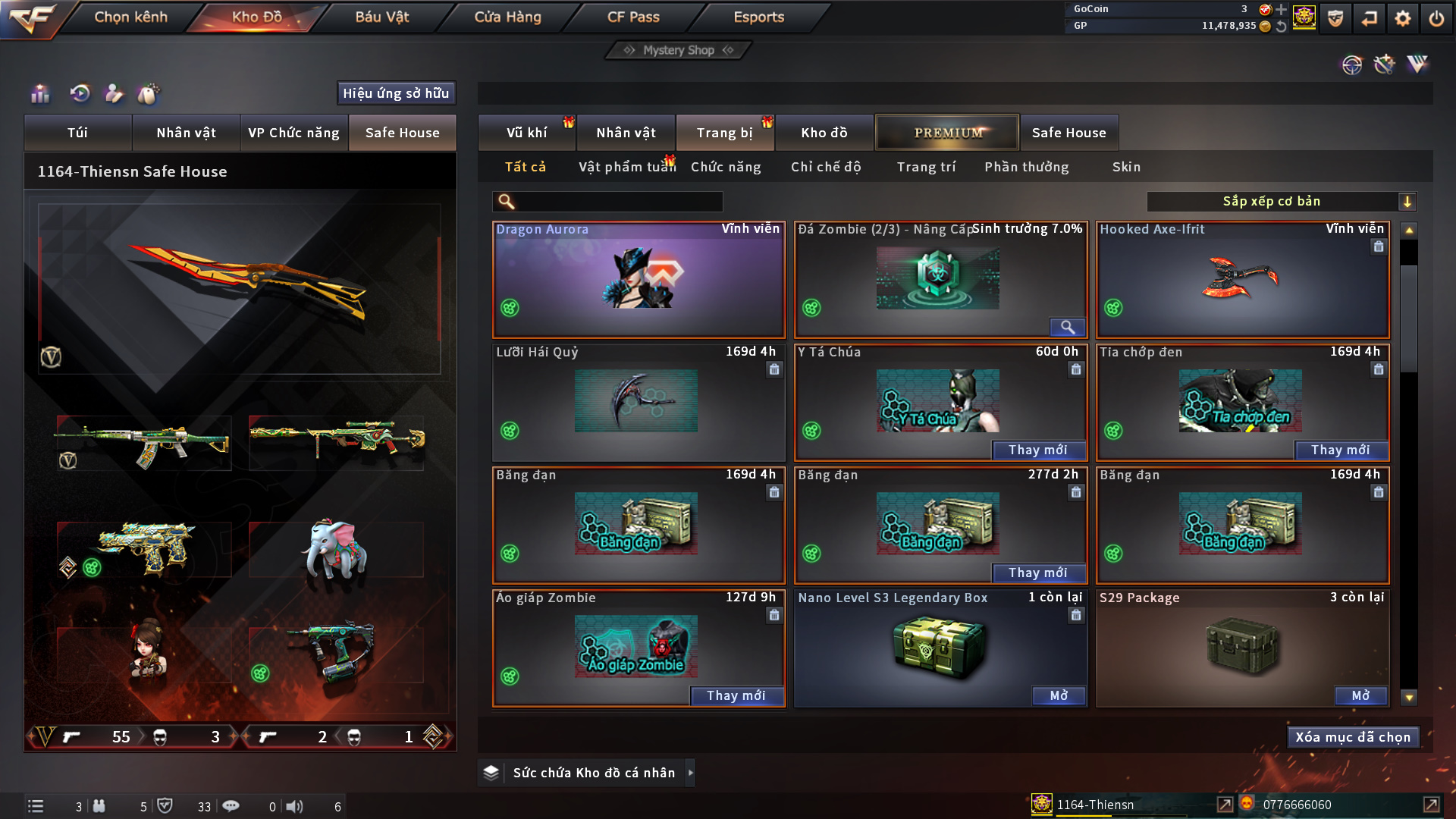
Task: Switch to the Vũ khí tab
Action: coord(526,133)
